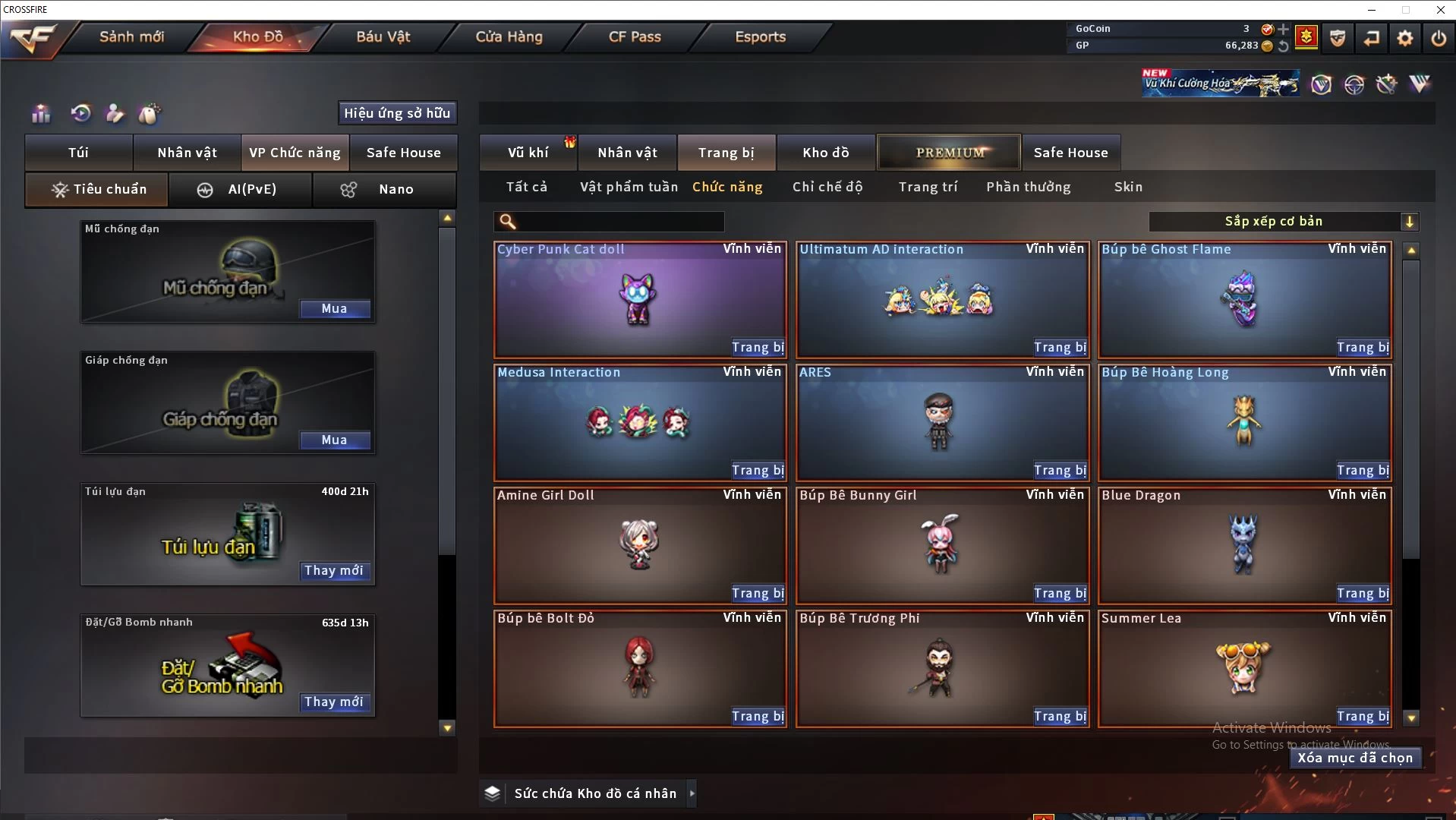Expand Sức chứa Kho đồ cá nhân
Viewport: 1456px width, 820px height.
[x=692, y=793]
